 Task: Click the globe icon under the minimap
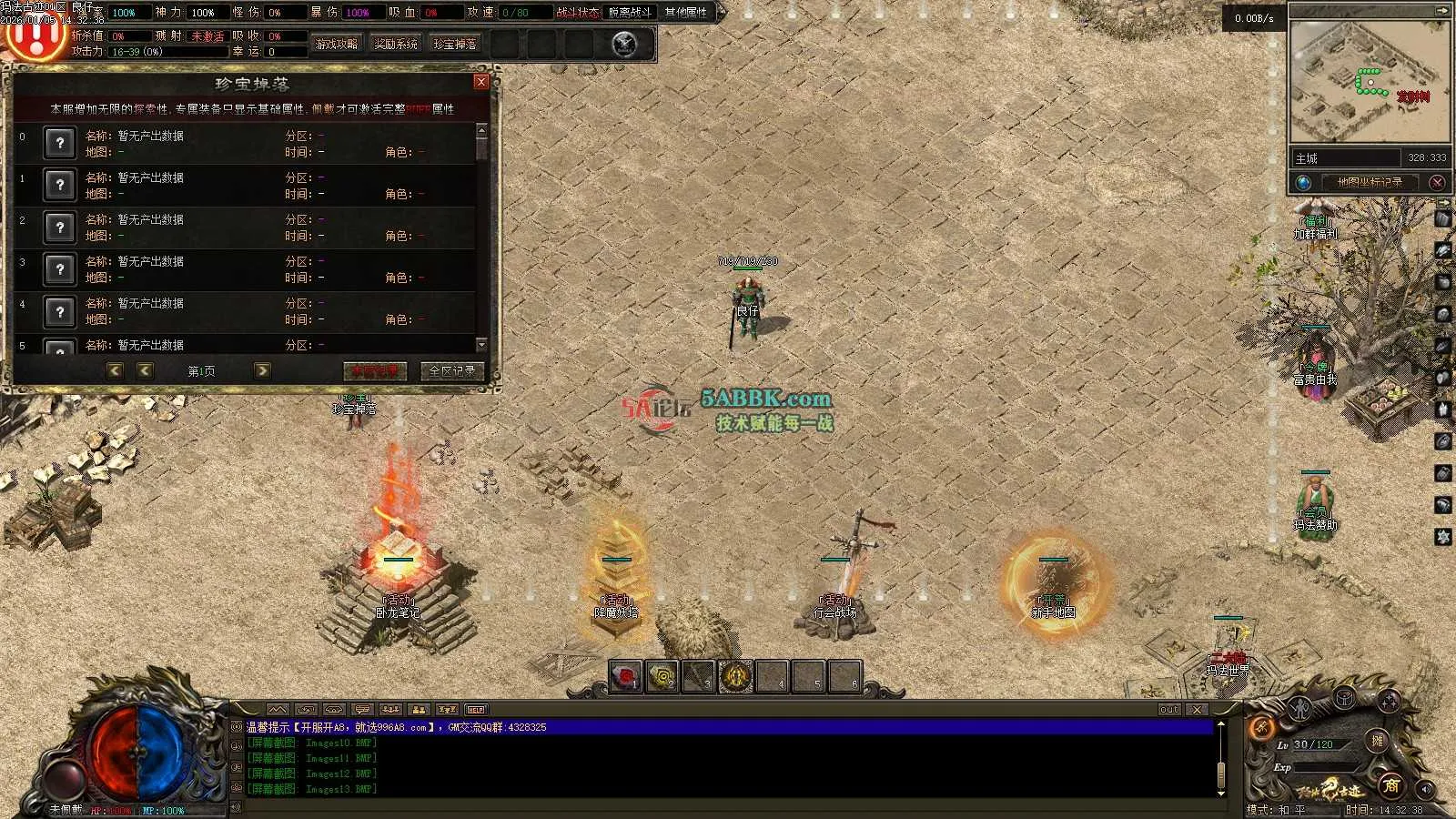(x=1303, y=182)
